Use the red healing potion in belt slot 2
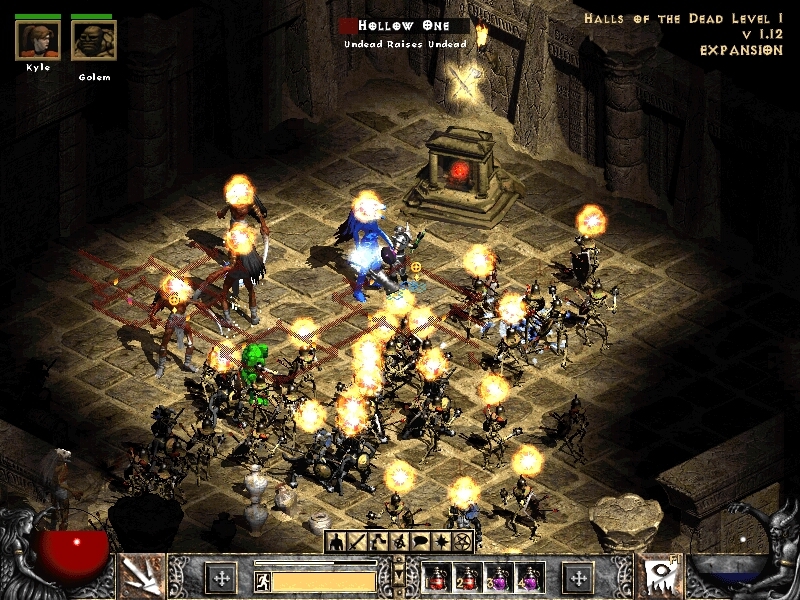The image size is (800, 600). 467,578
